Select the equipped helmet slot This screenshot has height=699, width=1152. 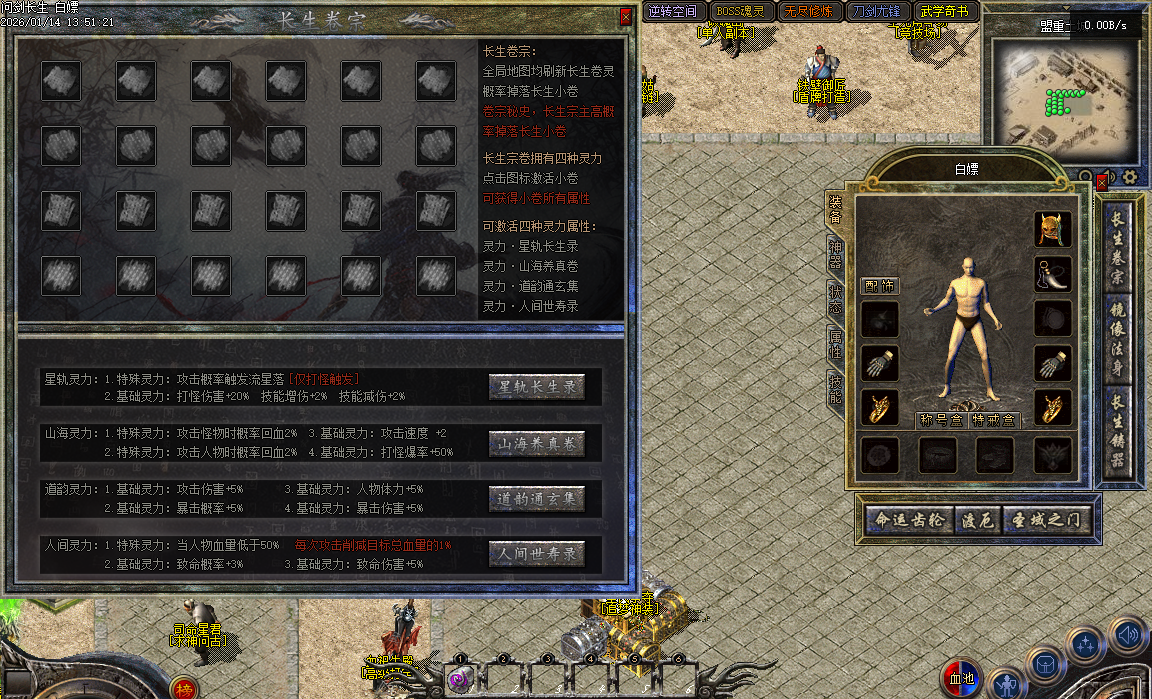[x=1053, y=229]
